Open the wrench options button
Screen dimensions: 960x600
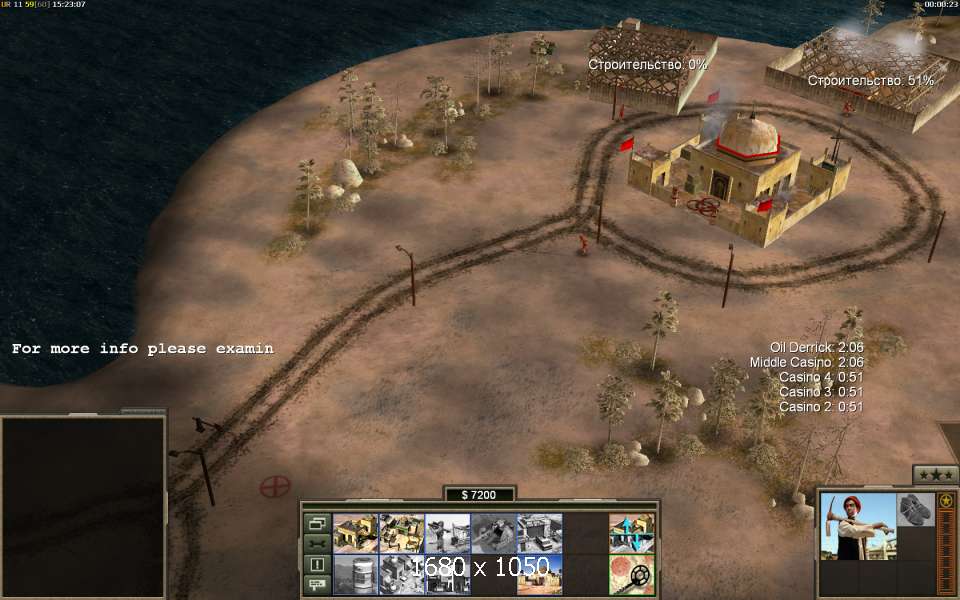click(317, 544)
